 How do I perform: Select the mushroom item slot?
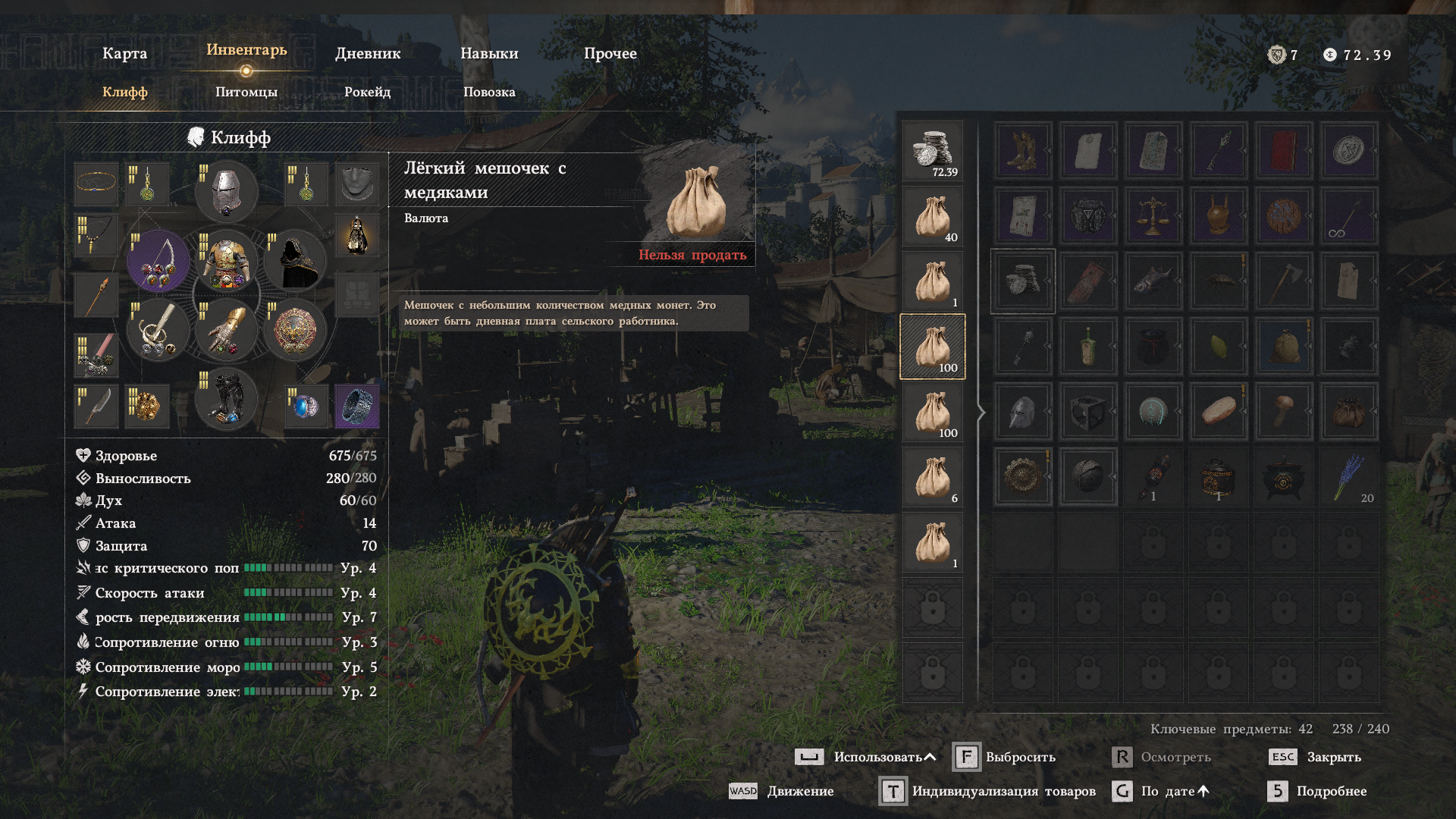click(1283, 412)
